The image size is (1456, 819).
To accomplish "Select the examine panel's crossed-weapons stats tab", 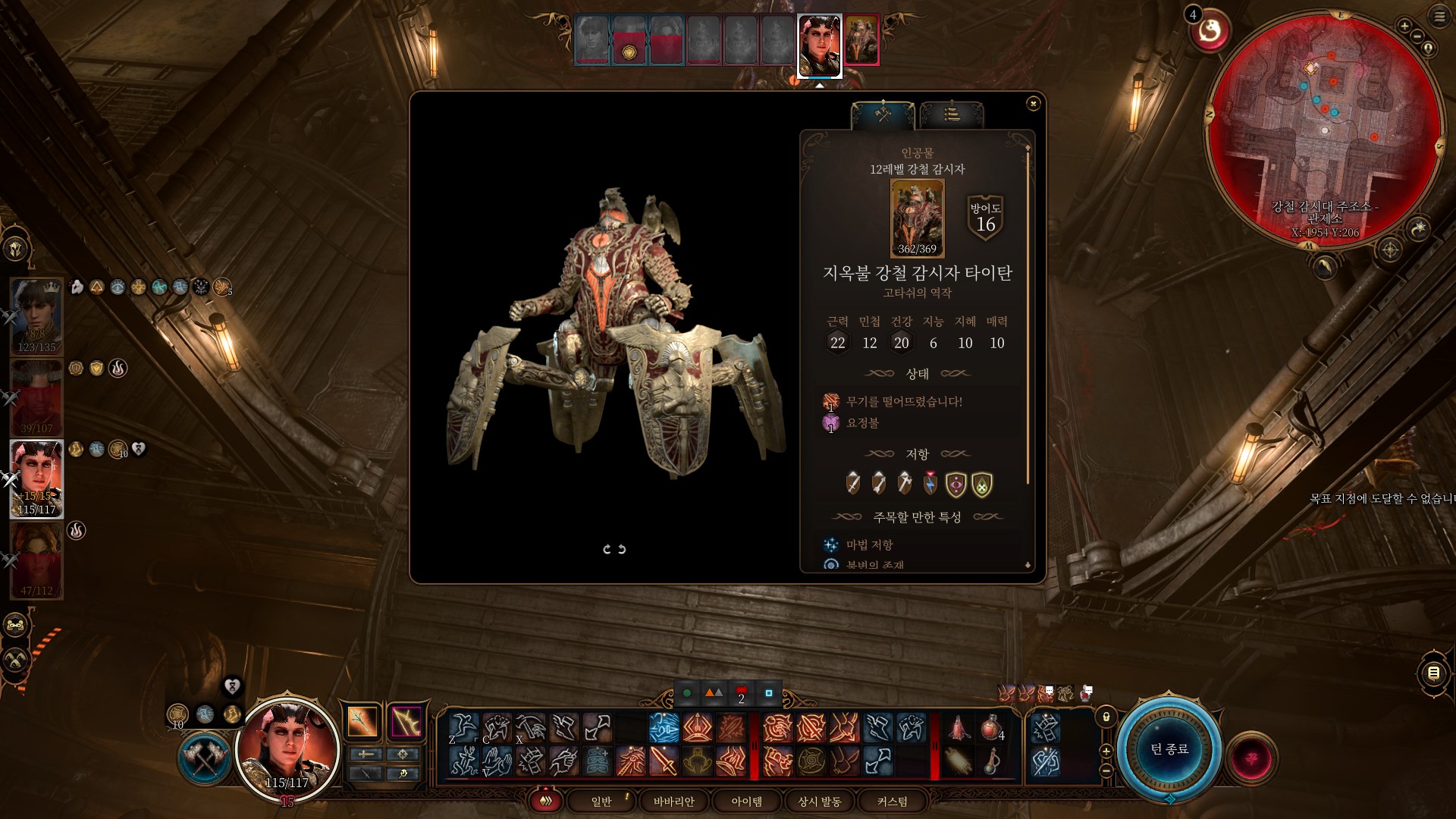I will [883, 115].
